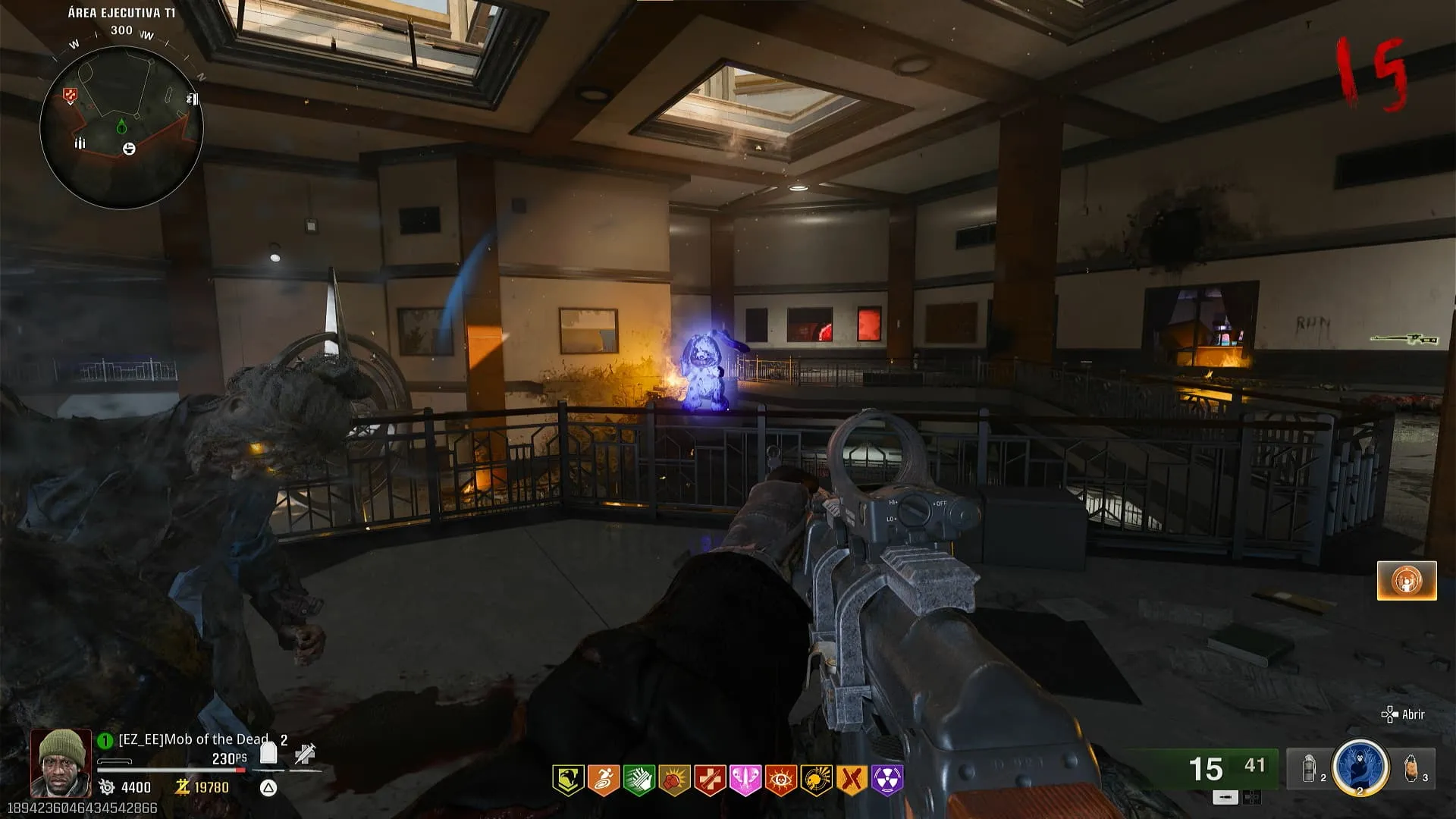This screenshot has width=1456, height=819.
Task: Click the yellow screaming skull perk icon
Action: [x=816, y=780]
